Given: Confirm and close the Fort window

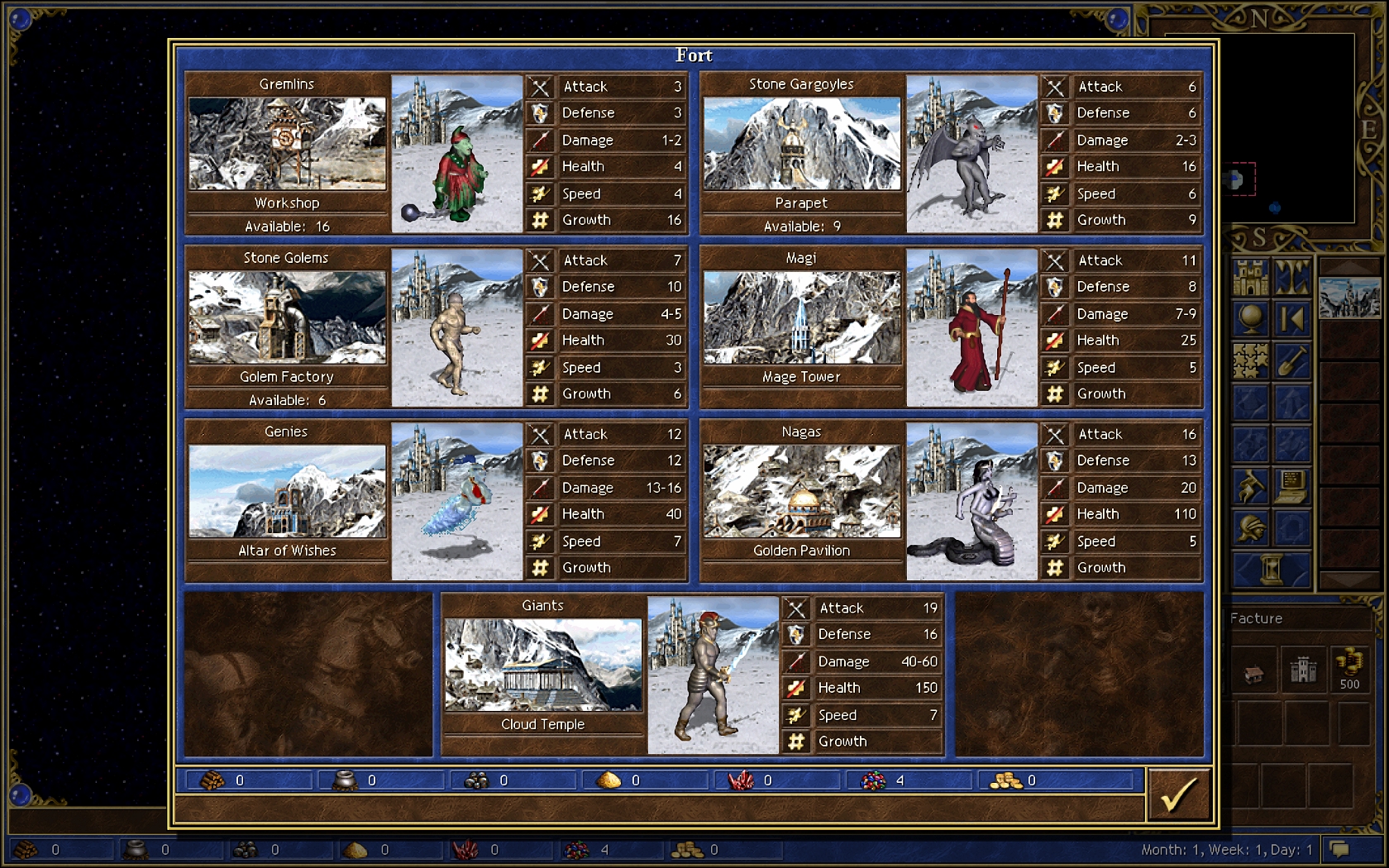Looking at the screenshot, I should [1178, 795].
